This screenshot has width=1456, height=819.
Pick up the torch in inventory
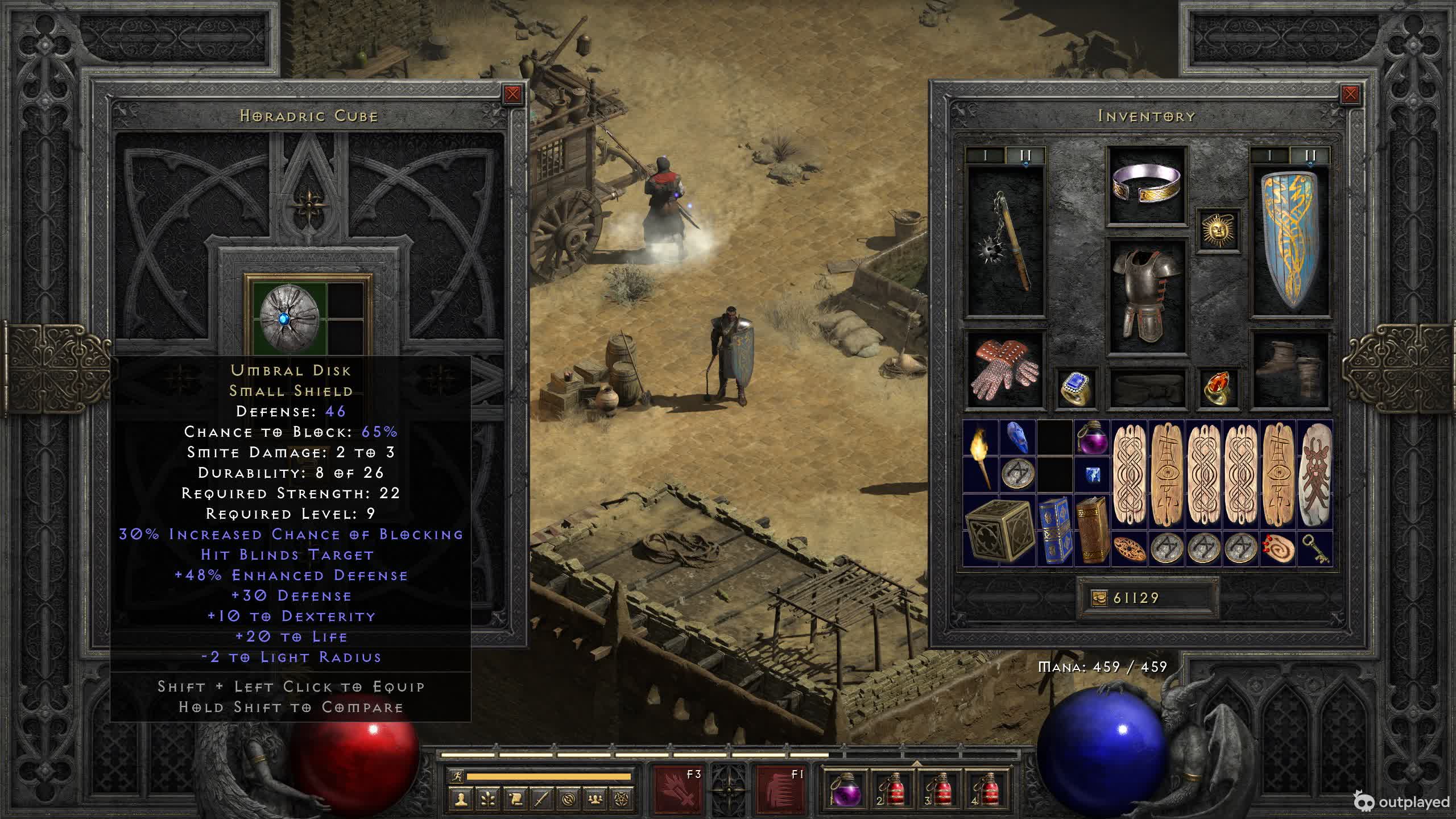coord(981,457)
